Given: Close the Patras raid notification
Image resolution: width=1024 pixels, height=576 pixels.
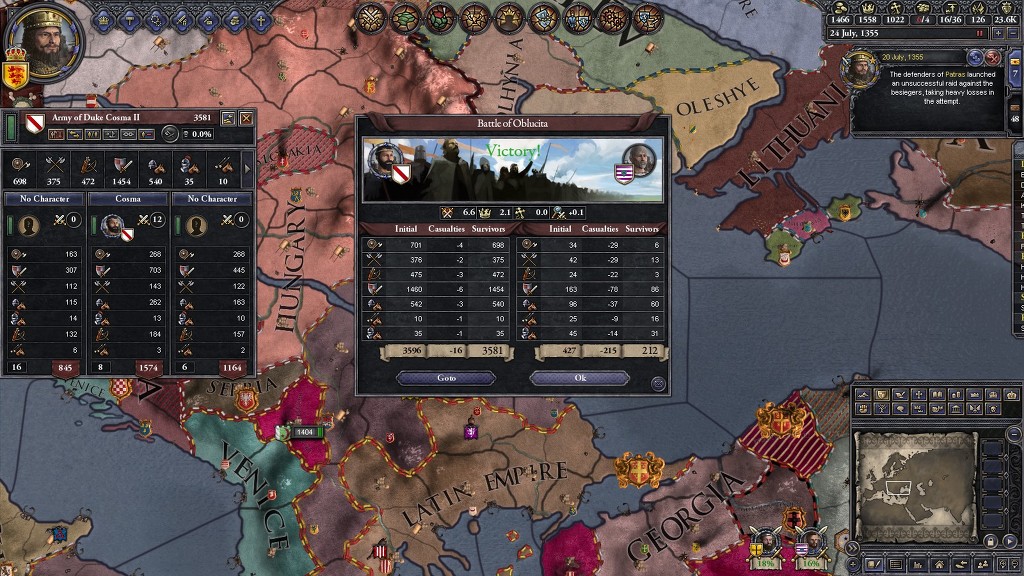Looking at the screenshot, I should pos(993,57).
